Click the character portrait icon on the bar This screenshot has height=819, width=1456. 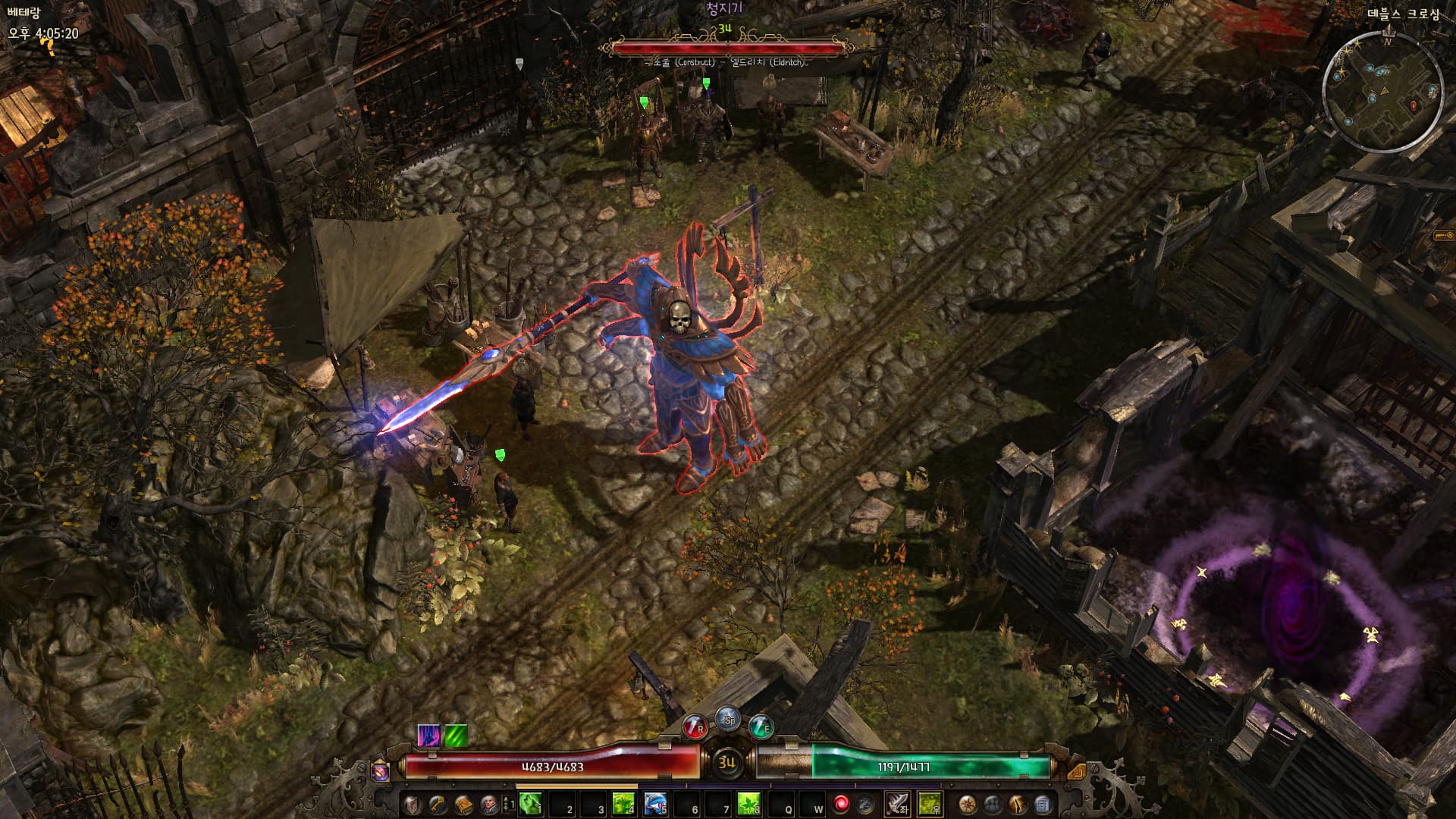(x=488, y=804)
